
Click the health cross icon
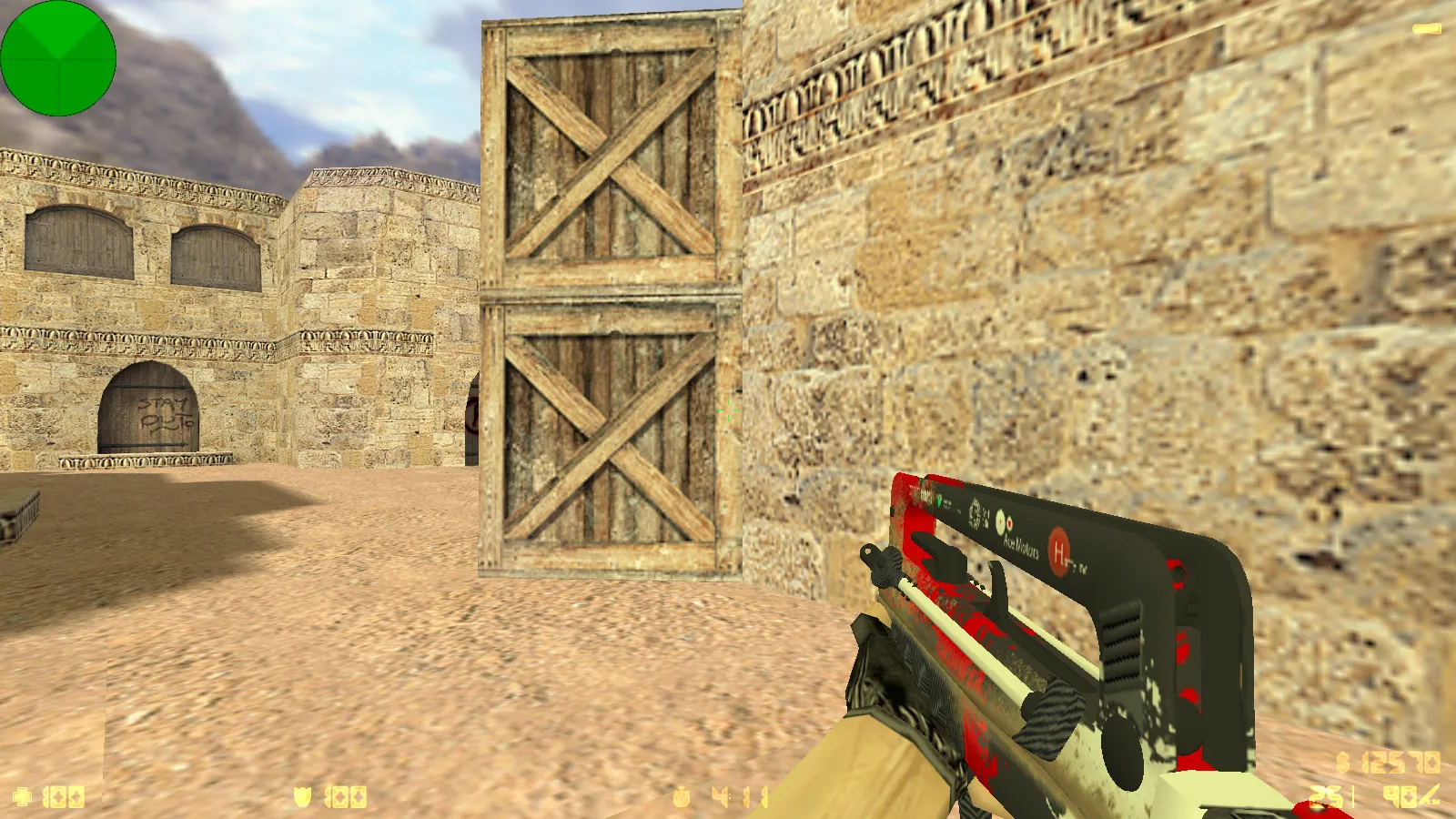[x=23, y=795]
